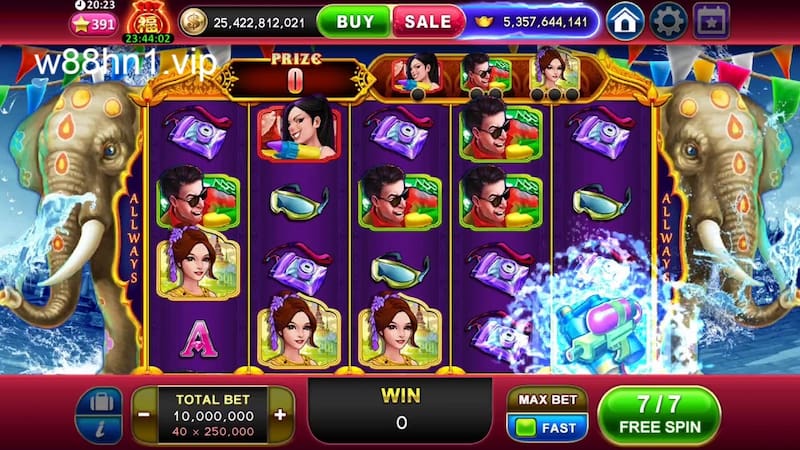Hit the green FREE SPIN button

[x=658, y=414]
